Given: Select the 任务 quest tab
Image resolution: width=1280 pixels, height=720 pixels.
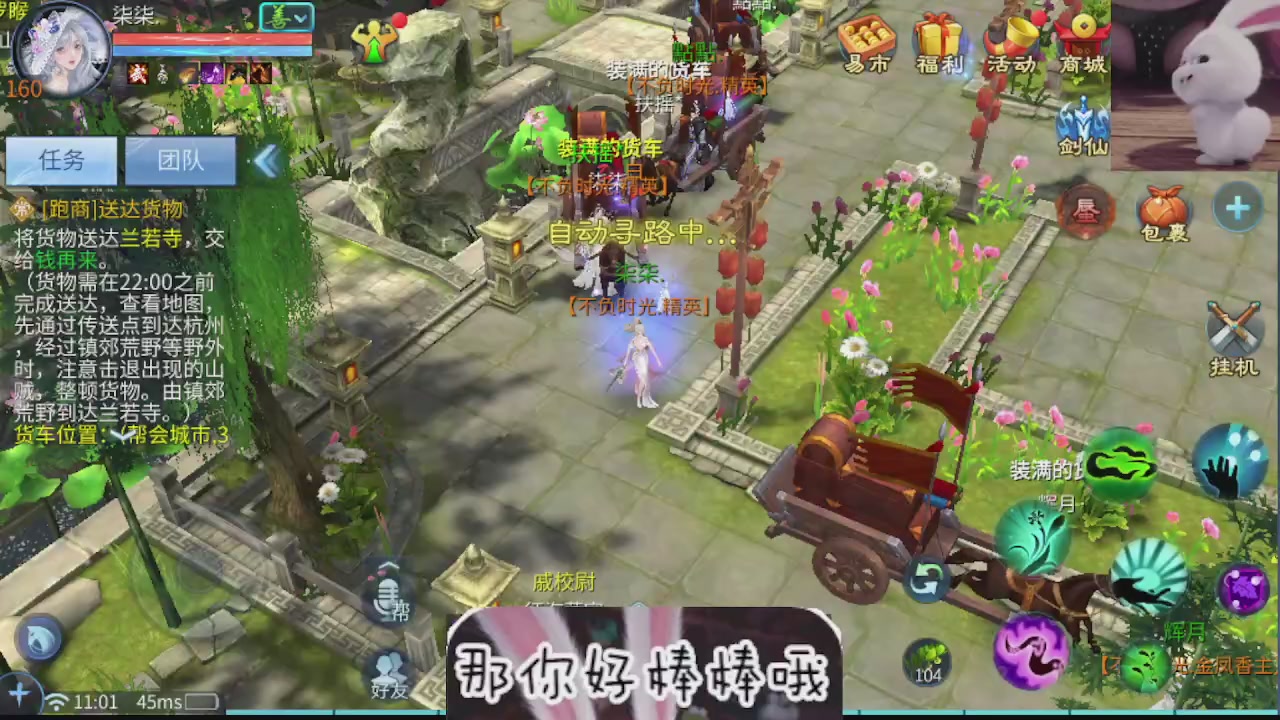Looking at the screenshot, I should (62, 161).
